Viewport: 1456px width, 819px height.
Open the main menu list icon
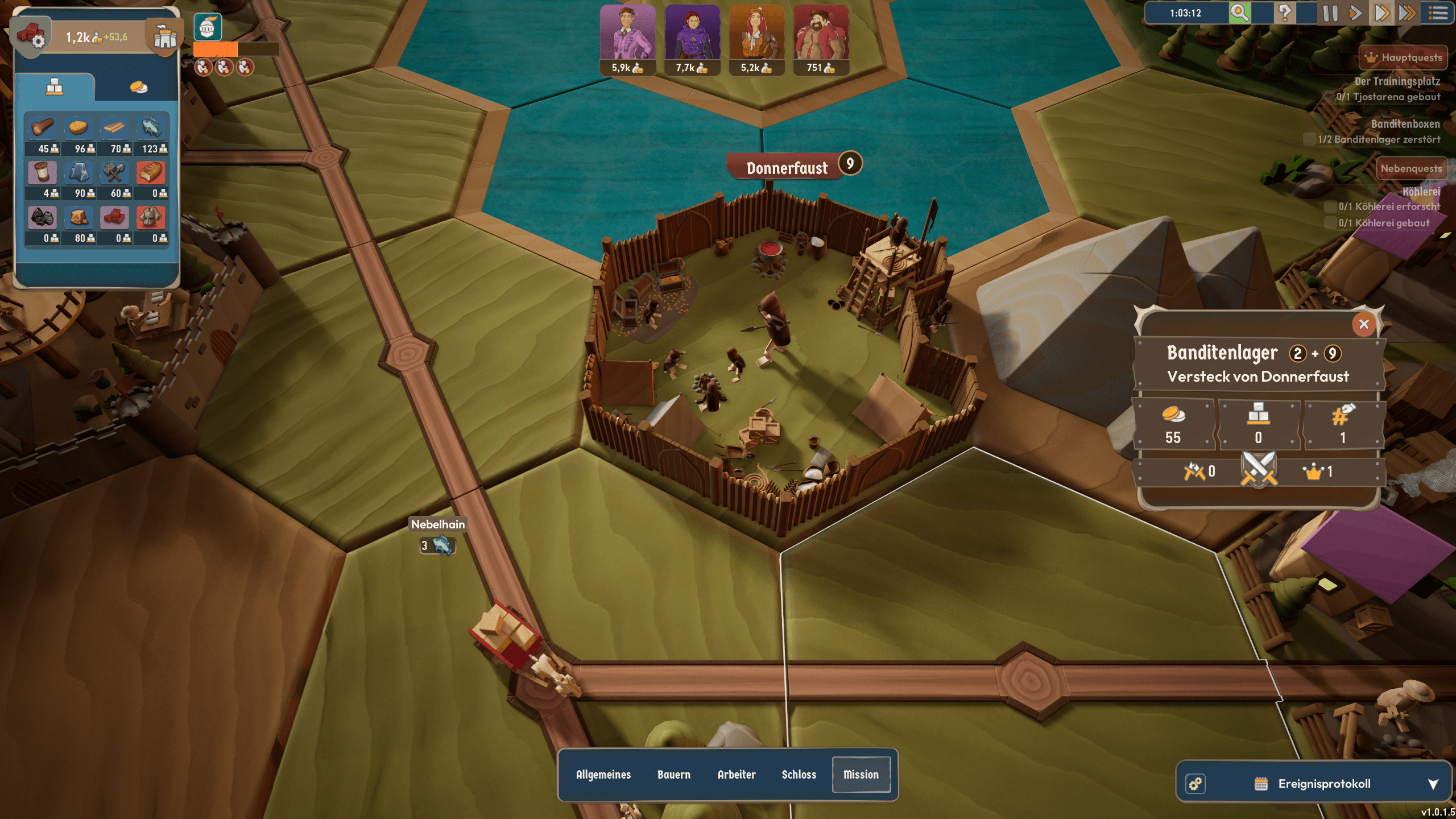[1438, 13]
